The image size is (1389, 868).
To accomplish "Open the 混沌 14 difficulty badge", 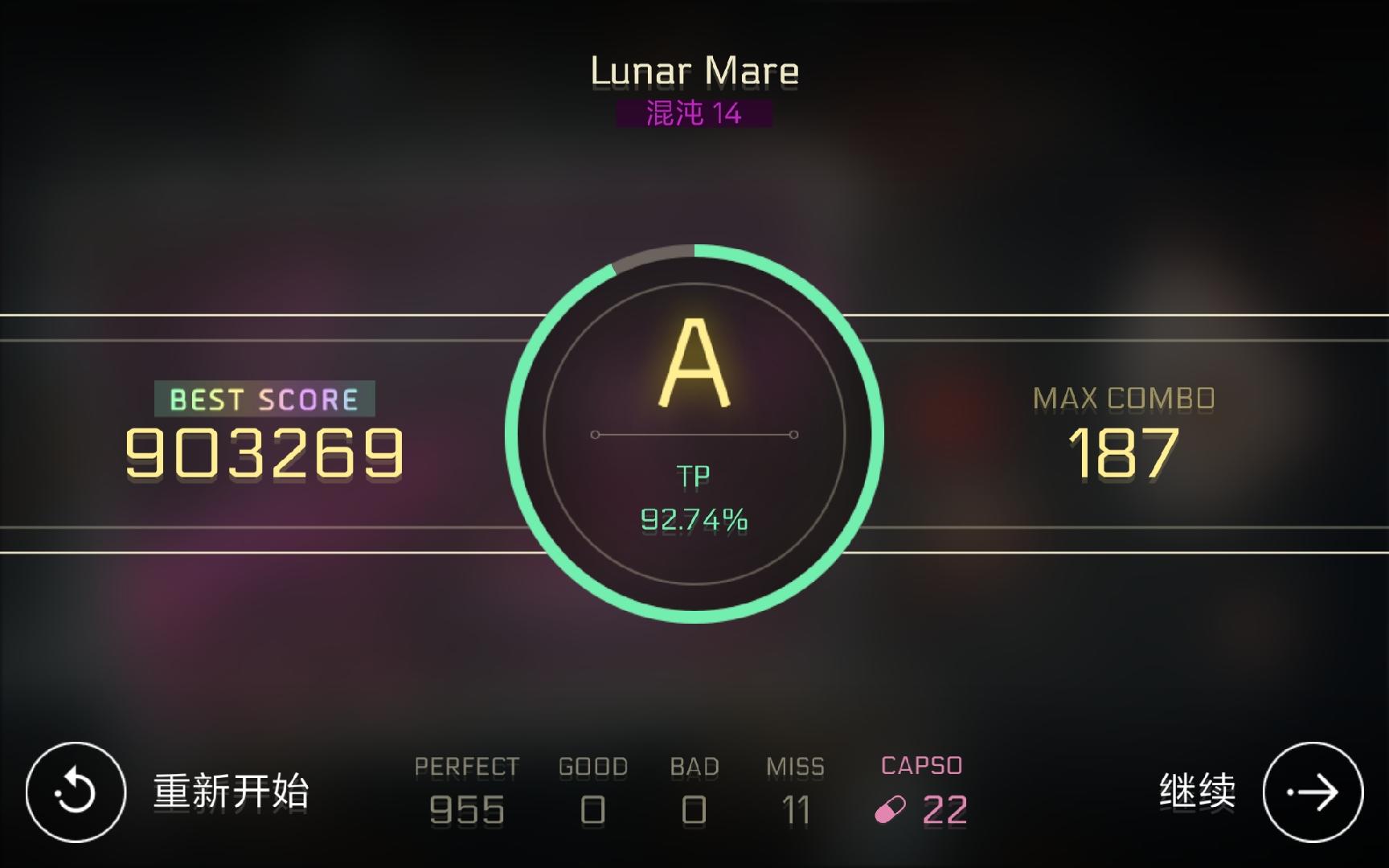I will [x=694, y=112].
